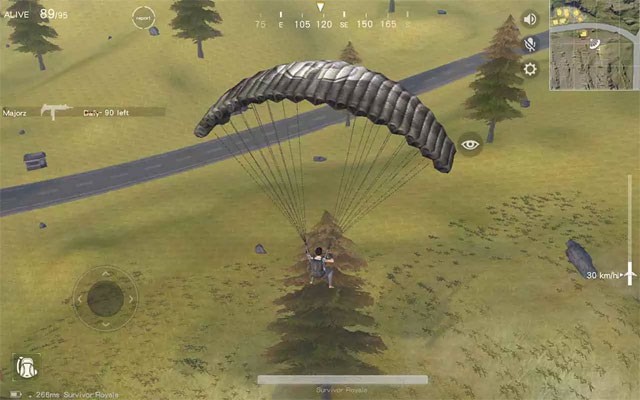Screen dimensions: 640x400
Task: Open the gear settings menu
Action: click(530, 69)
